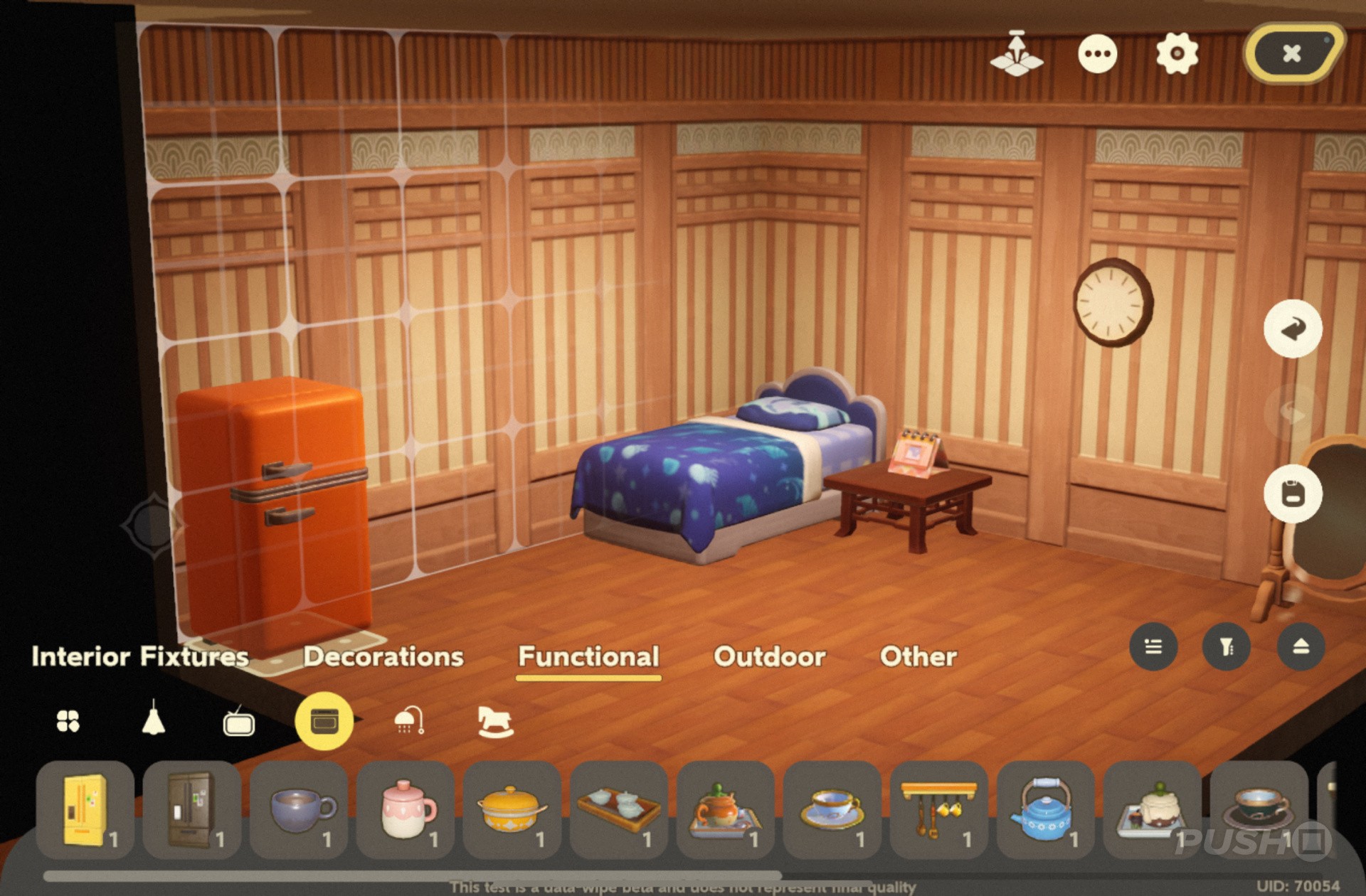Select the yellow refrigerator item
1366x896 pixels.
tap(85, 810)
